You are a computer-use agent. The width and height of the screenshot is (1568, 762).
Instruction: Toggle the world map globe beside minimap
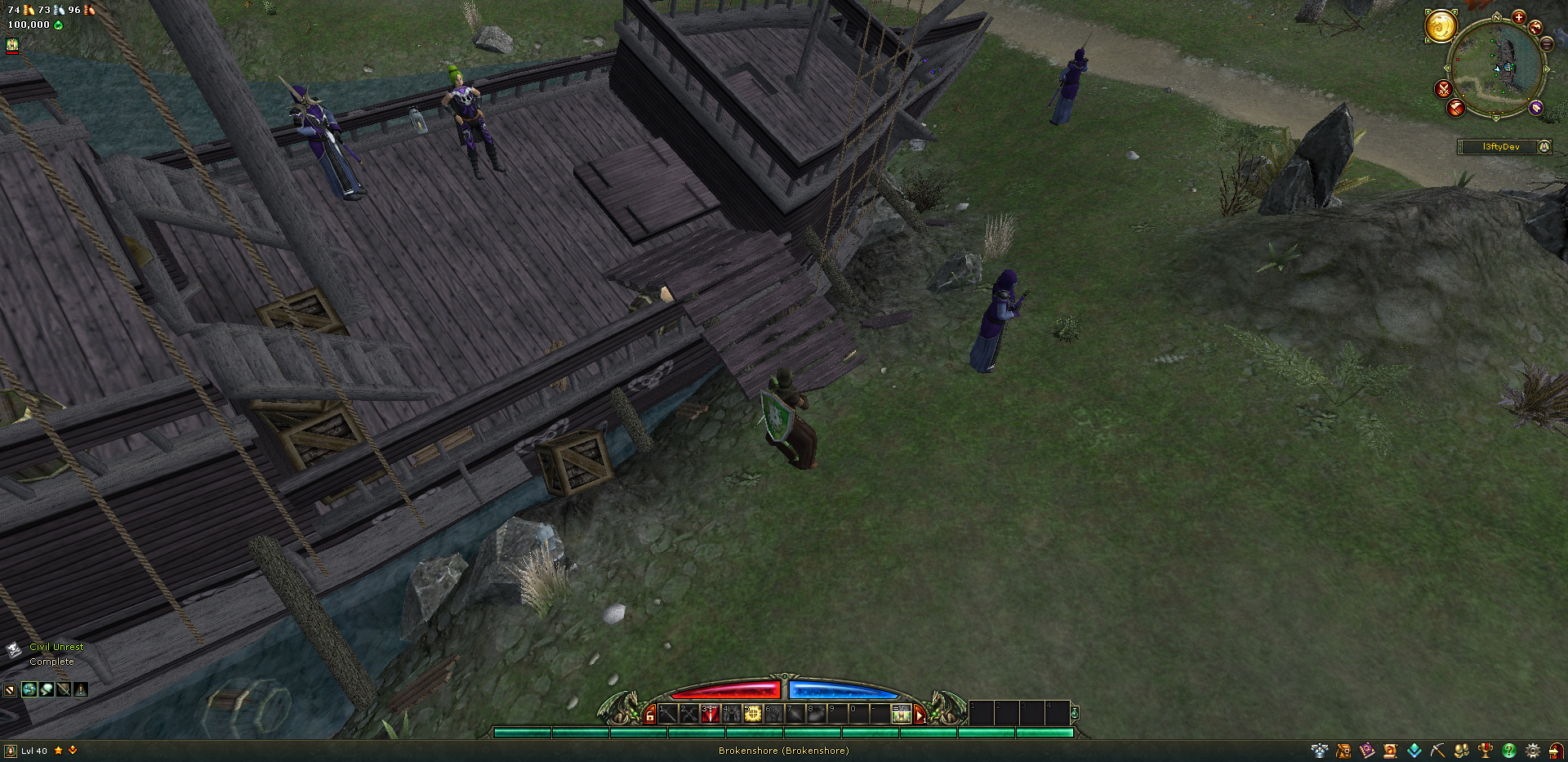[1535, 27]
